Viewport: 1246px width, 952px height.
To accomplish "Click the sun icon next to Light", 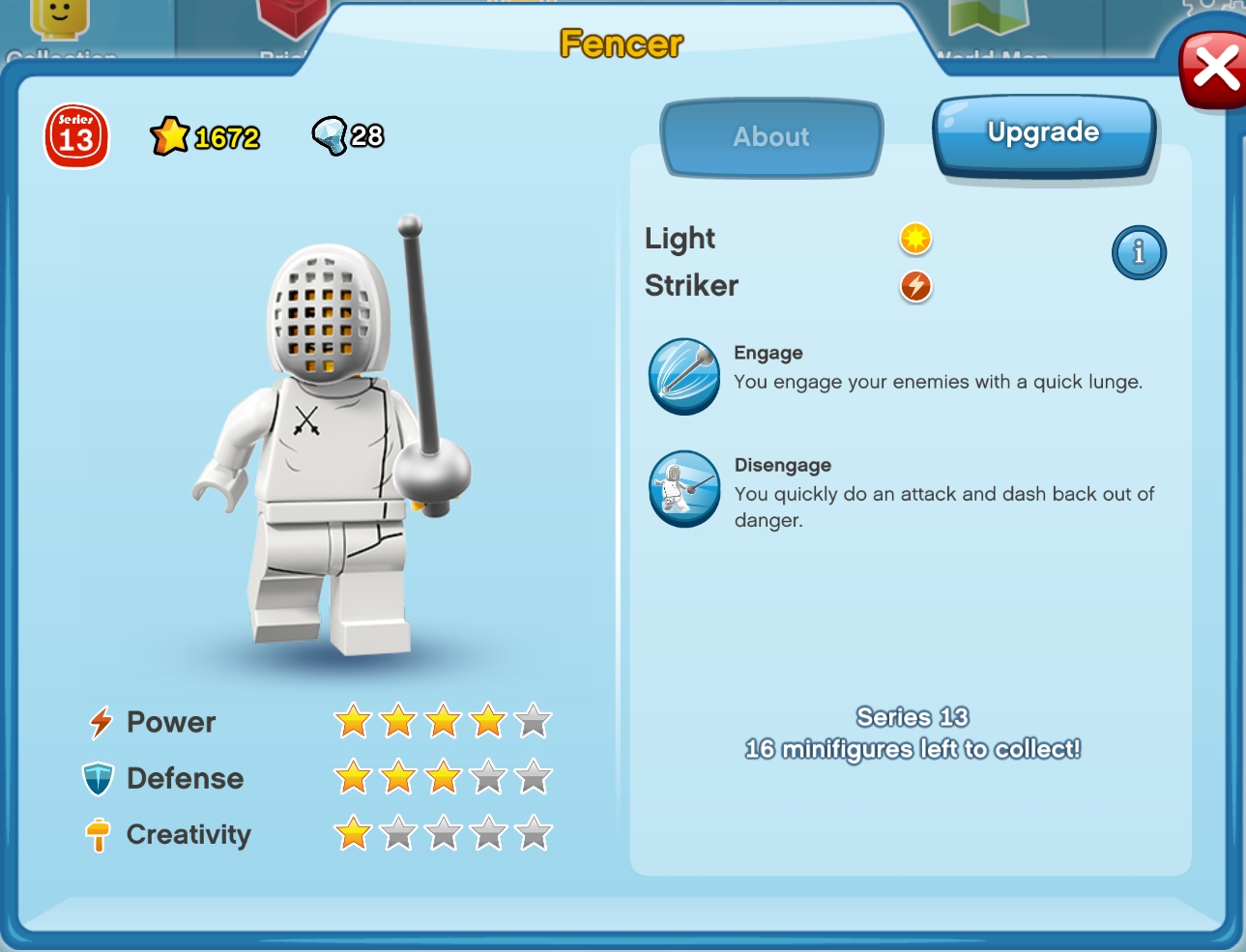I will [914, 239].
